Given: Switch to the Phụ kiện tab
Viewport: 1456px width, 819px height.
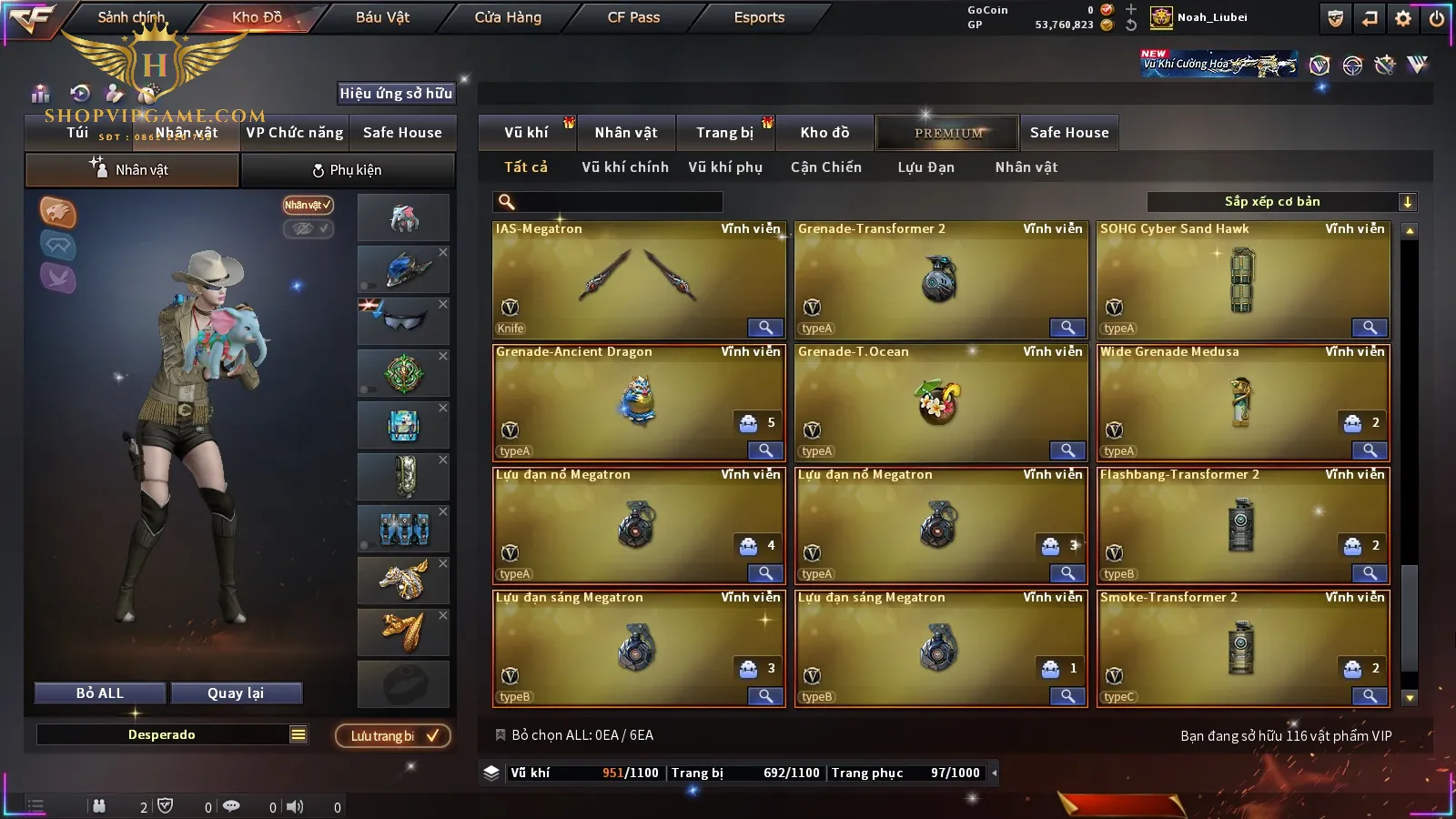Looking at the screenshot, I should pos(348,170).
